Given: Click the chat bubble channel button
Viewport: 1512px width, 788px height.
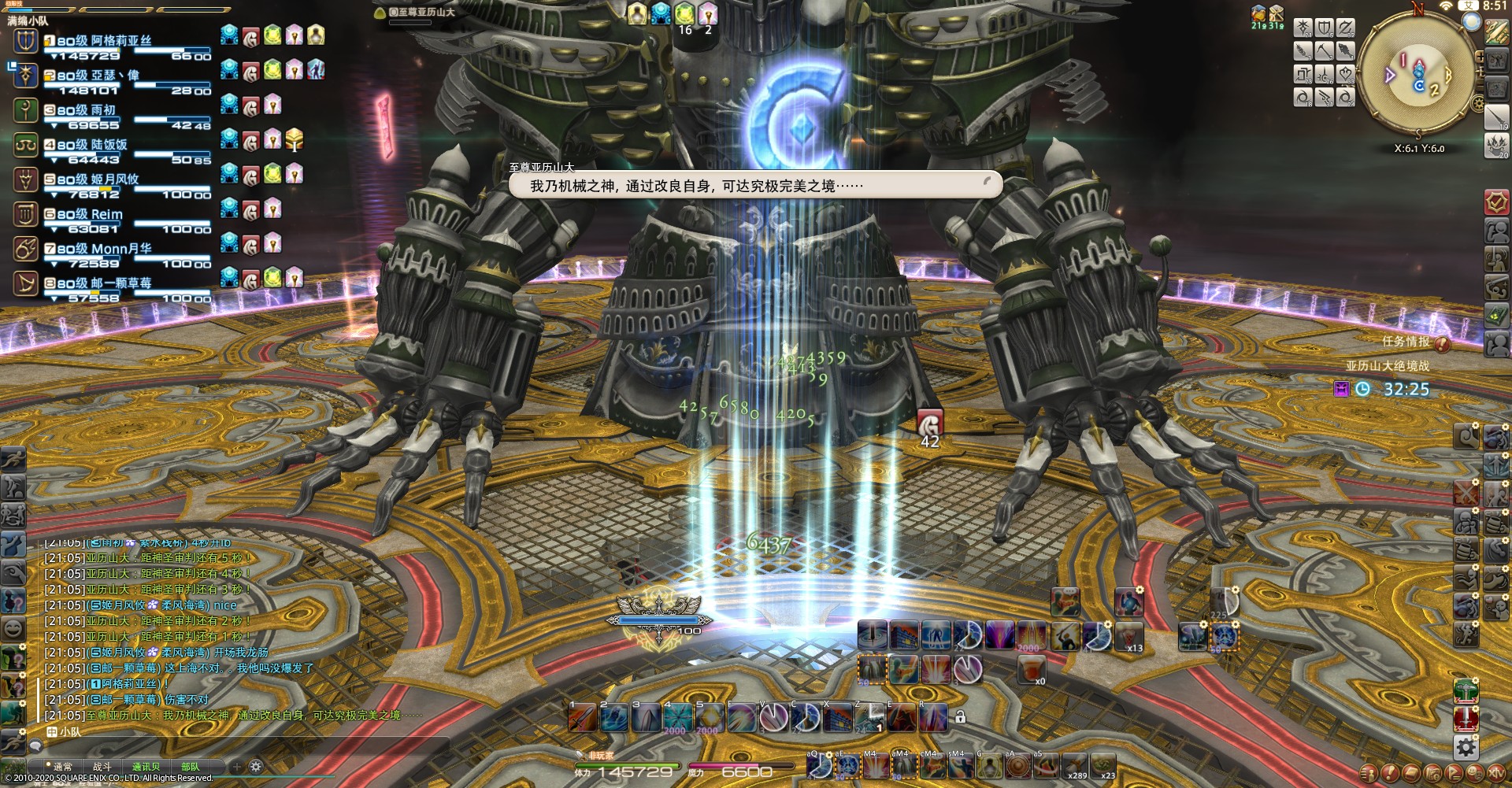Looking at the screenshot, I should coord(35,745).
